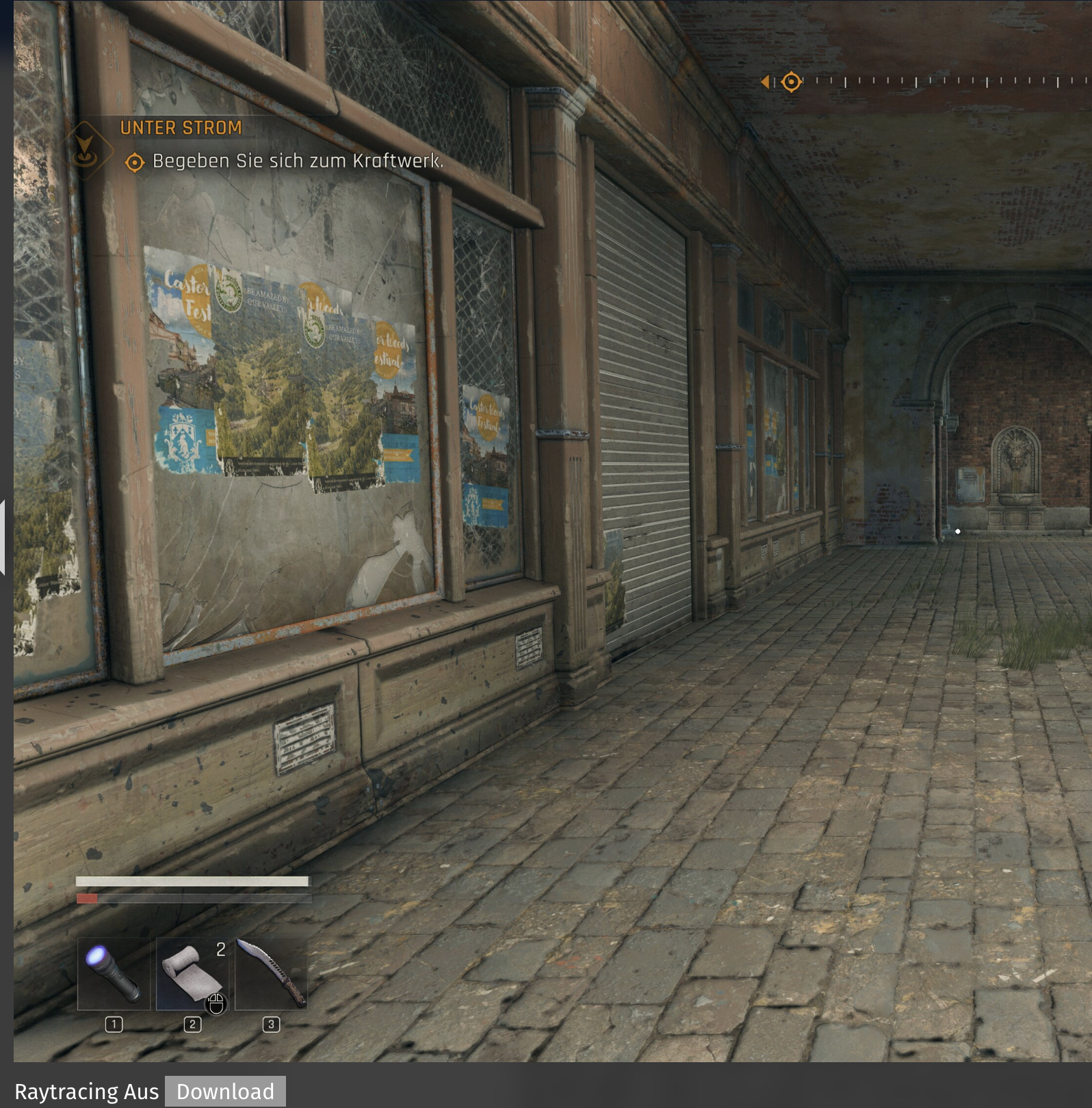
Task: Click the small arrow indicator left of the compass marker
Action: [767, 81]
